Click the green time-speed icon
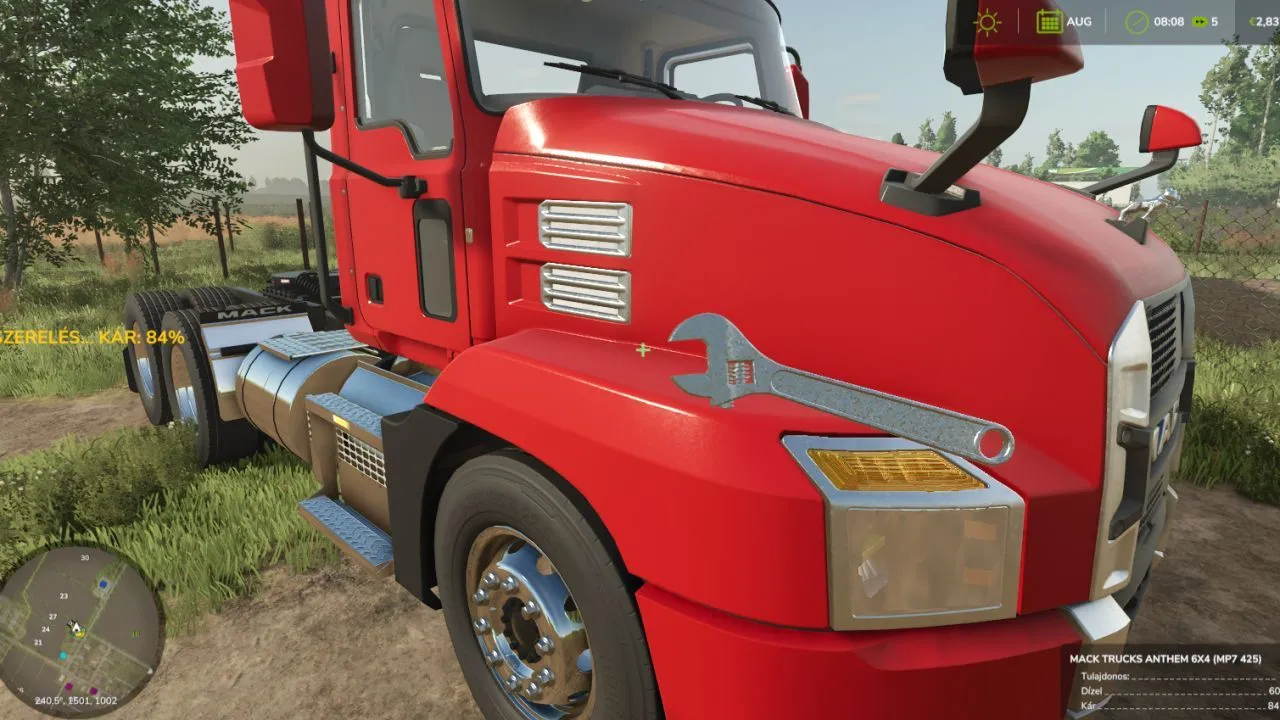This screenshot has width=1280, height=720. 1198,22
